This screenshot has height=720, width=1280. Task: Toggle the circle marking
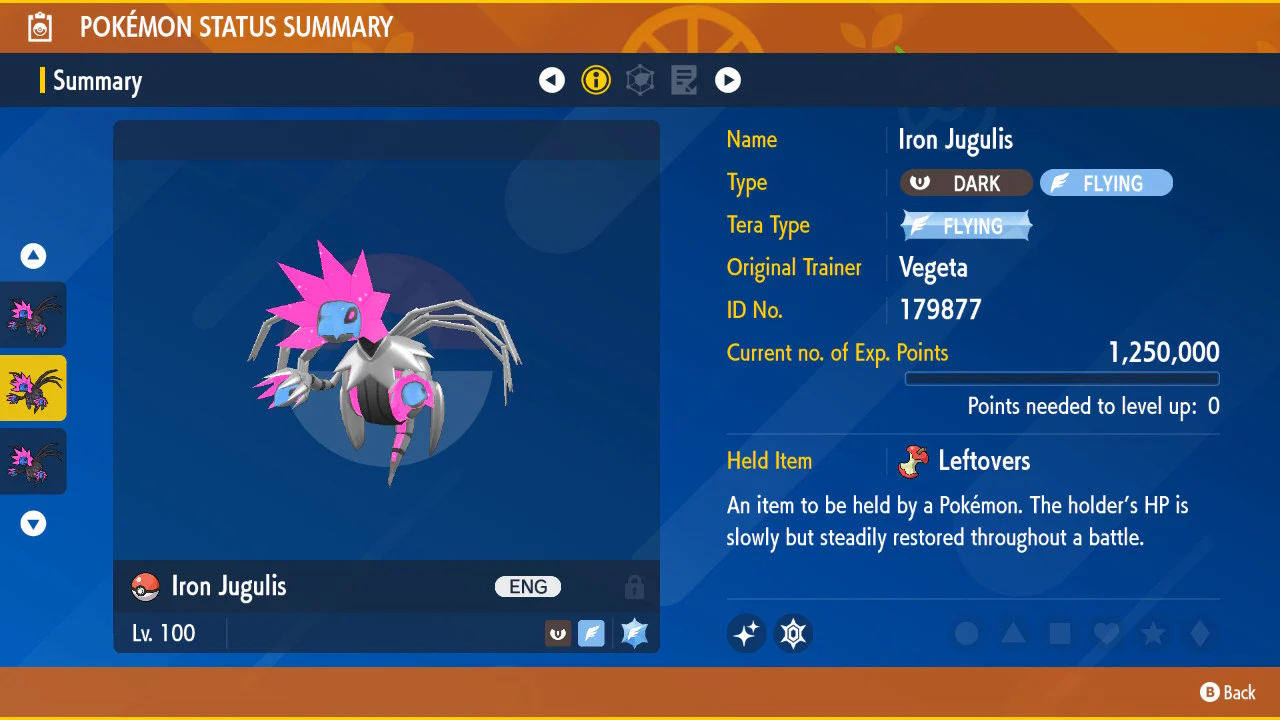point(966,633)
